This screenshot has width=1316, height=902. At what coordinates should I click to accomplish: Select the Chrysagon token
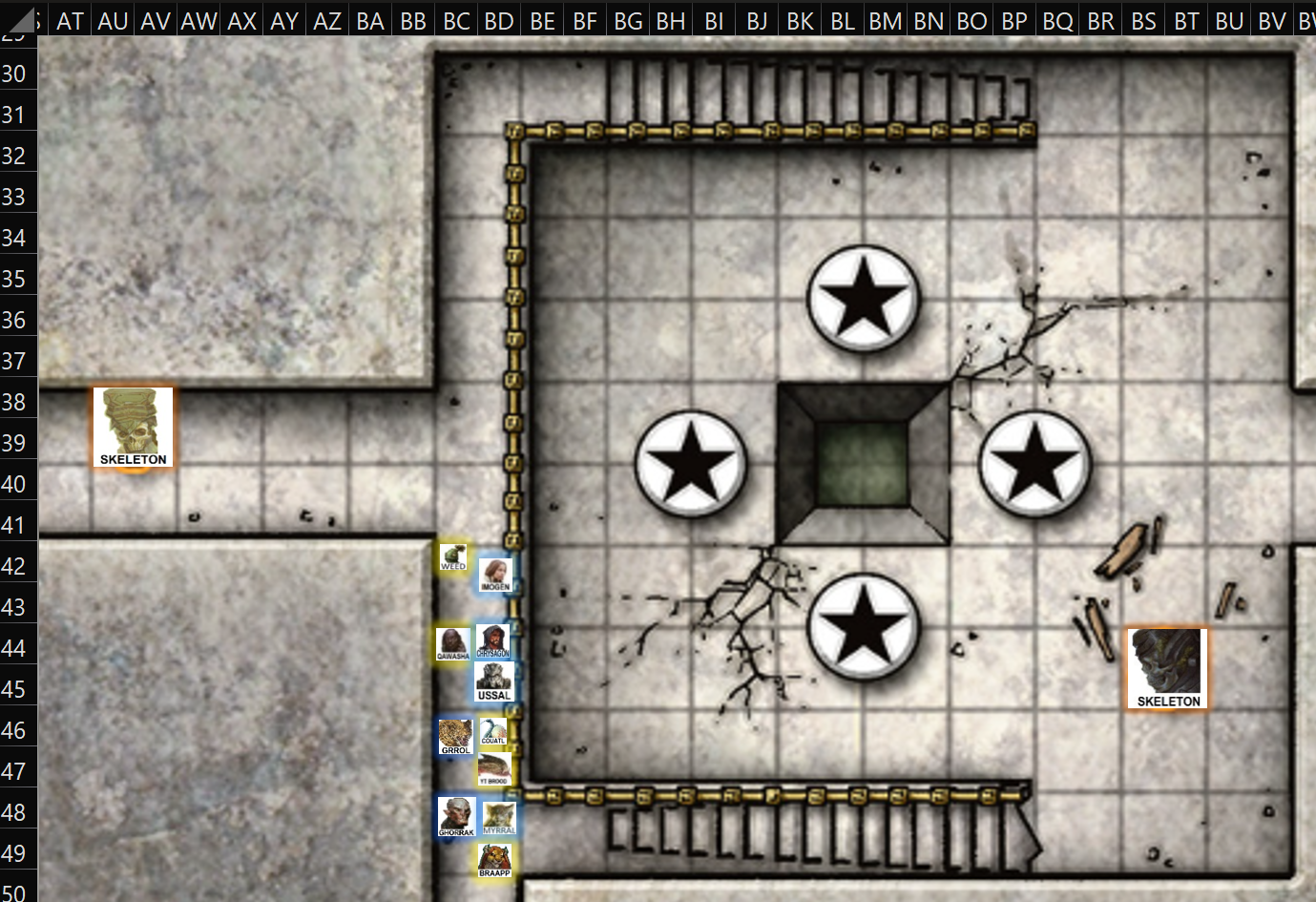[492, 640]
